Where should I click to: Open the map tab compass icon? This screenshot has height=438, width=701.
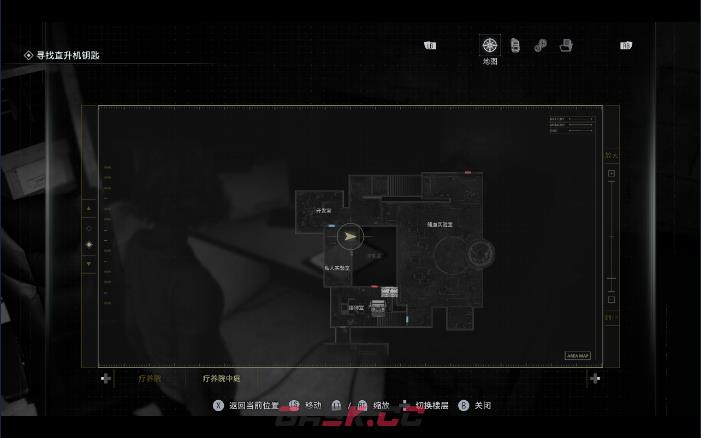[x=489, y=45]
